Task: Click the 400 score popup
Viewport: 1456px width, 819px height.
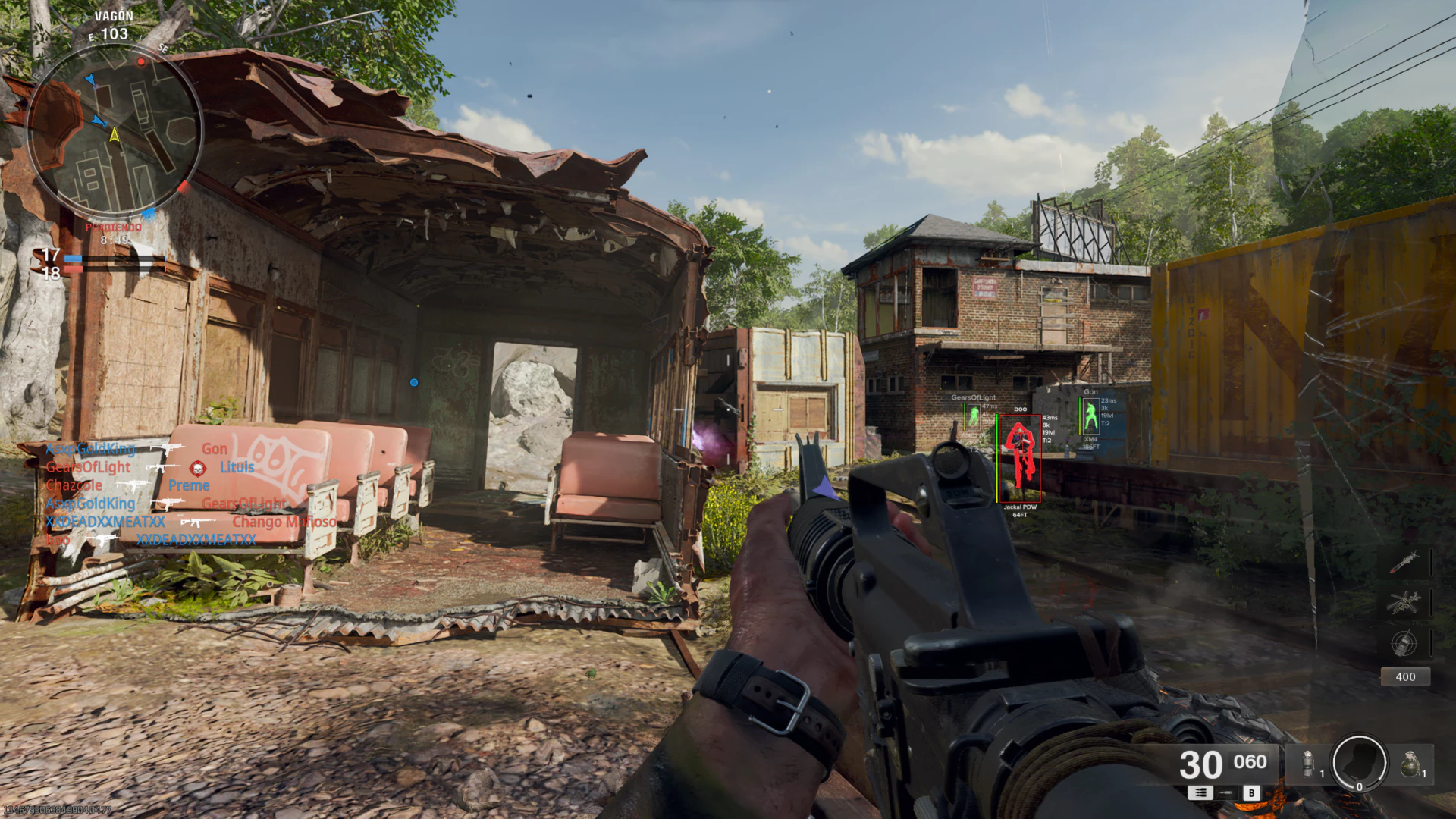Action: pos(1407,676)
